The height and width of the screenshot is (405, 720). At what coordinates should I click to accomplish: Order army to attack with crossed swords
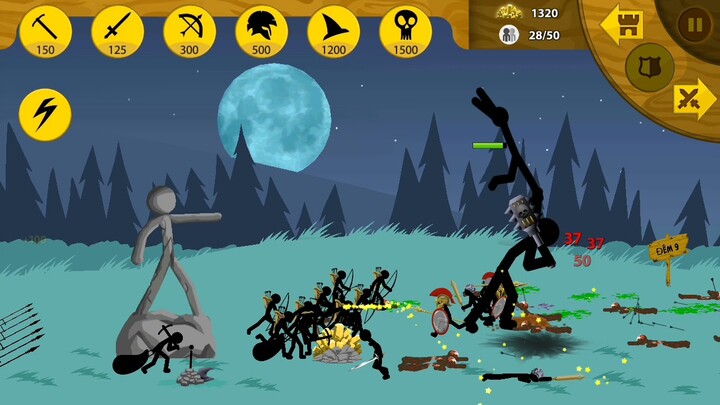(x=693, y=99)
